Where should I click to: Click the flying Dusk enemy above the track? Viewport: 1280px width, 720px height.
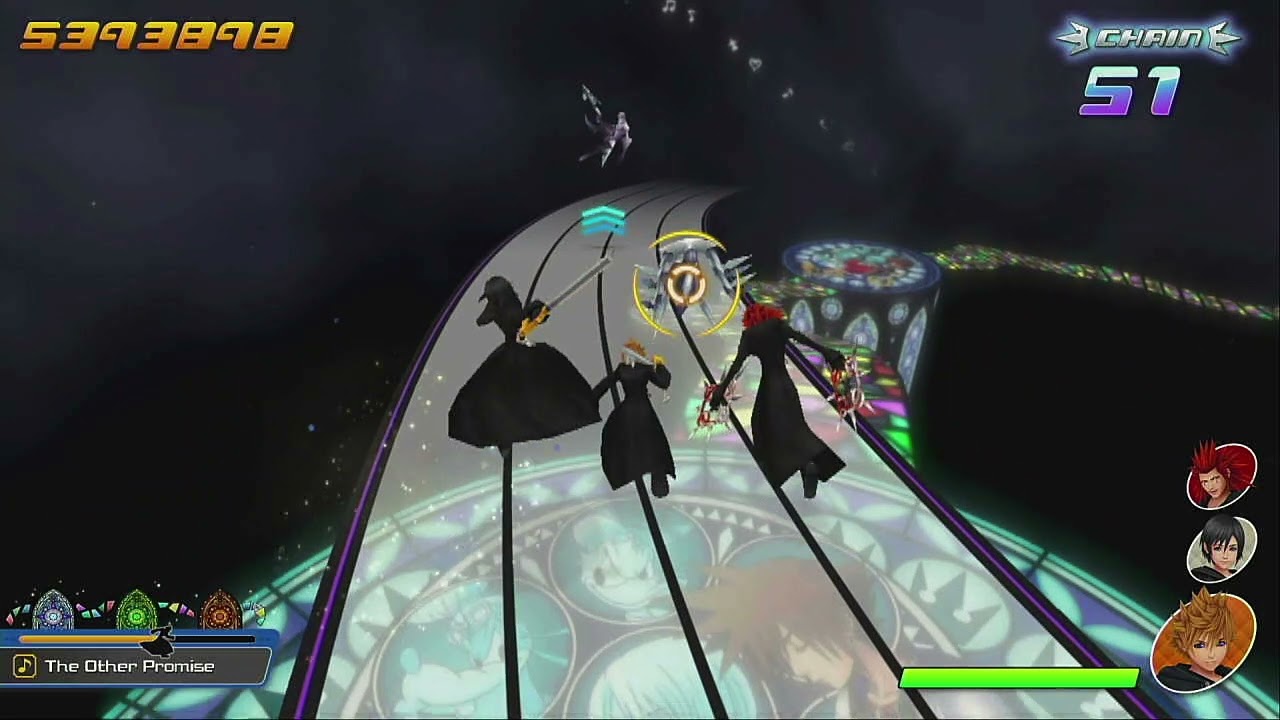[607, 125]
